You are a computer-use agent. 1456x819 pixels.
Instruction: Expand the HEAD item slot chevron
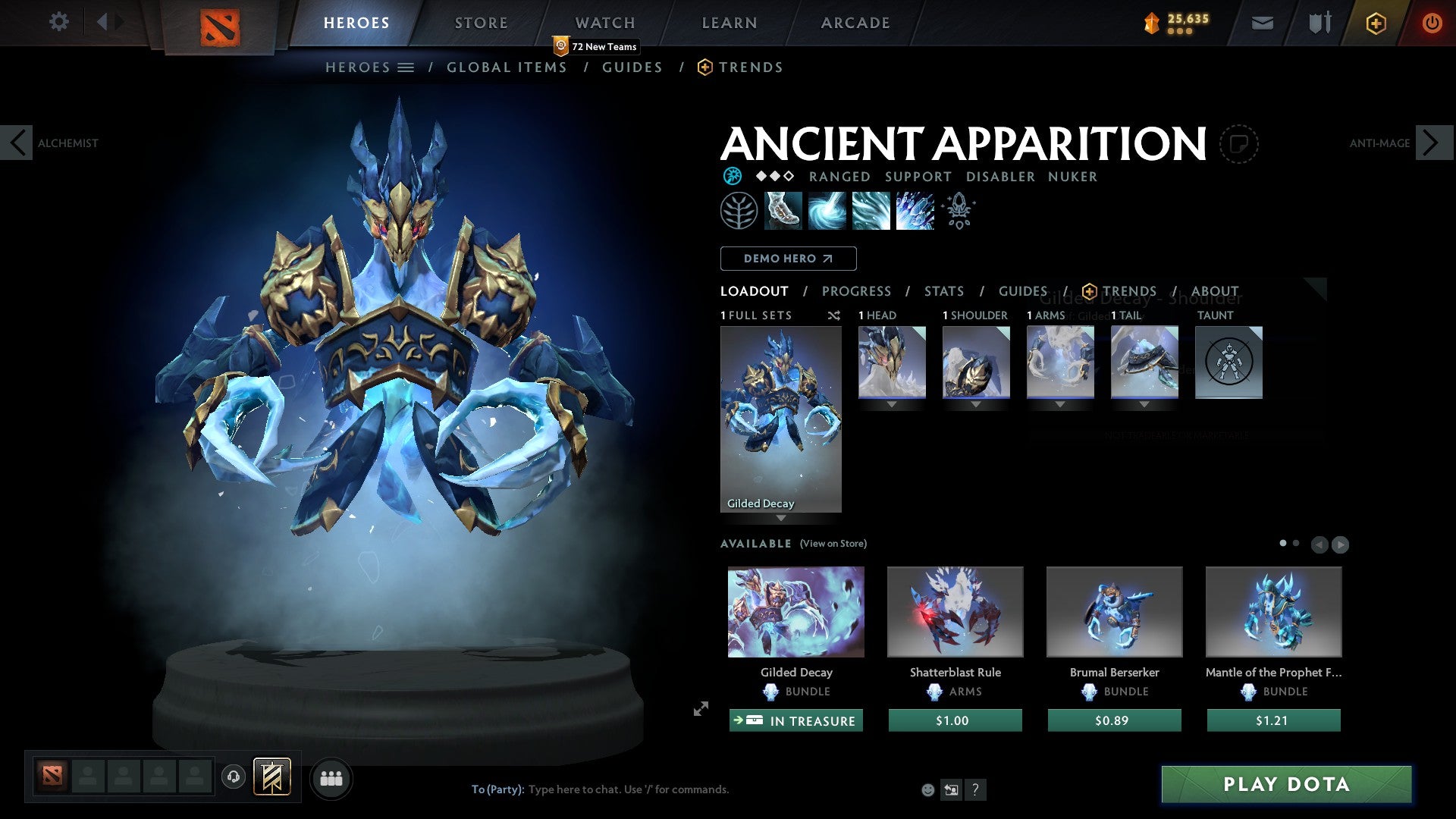point(891,404)
